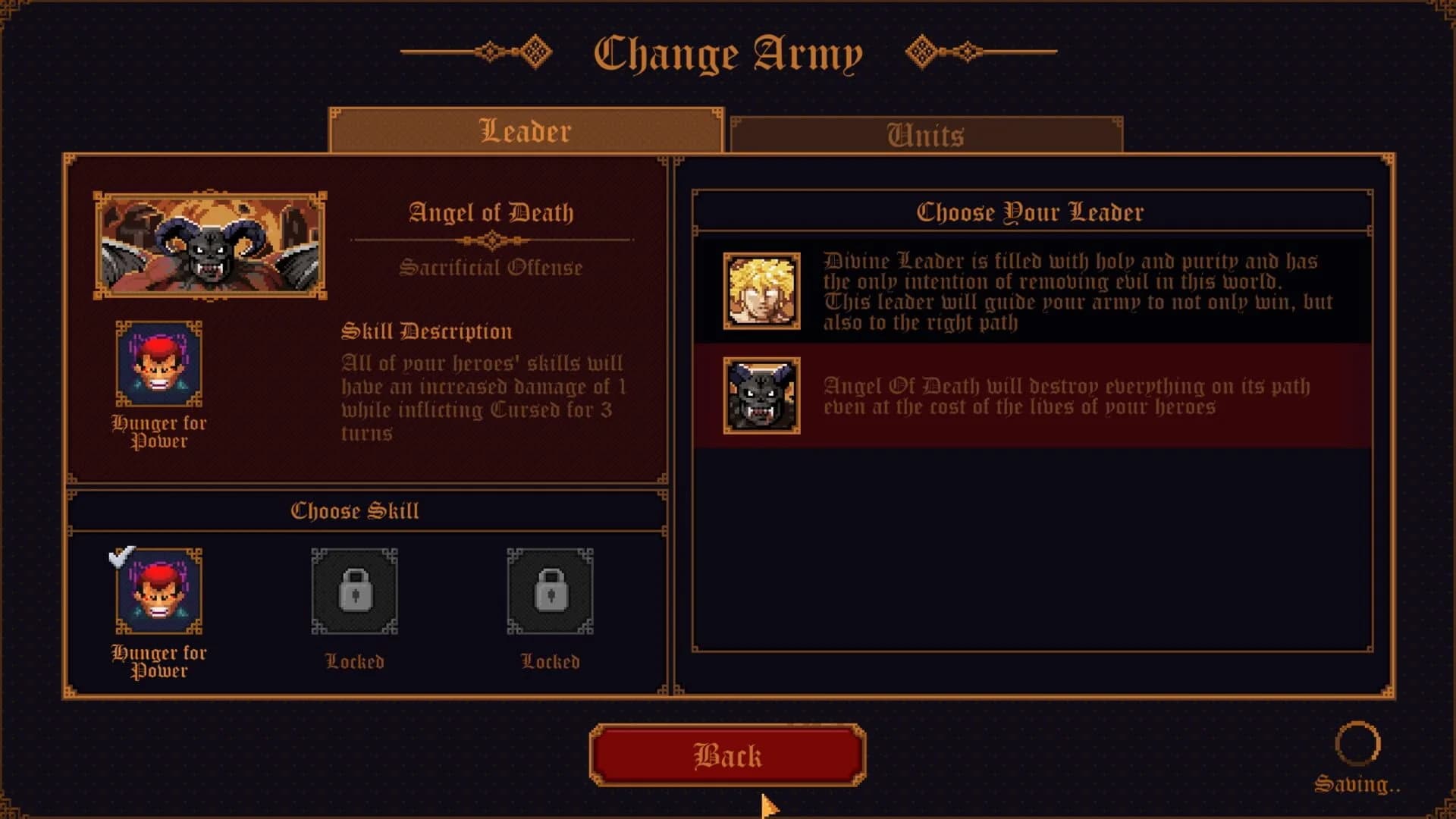Switch to the Units tab

coord(925,135)
